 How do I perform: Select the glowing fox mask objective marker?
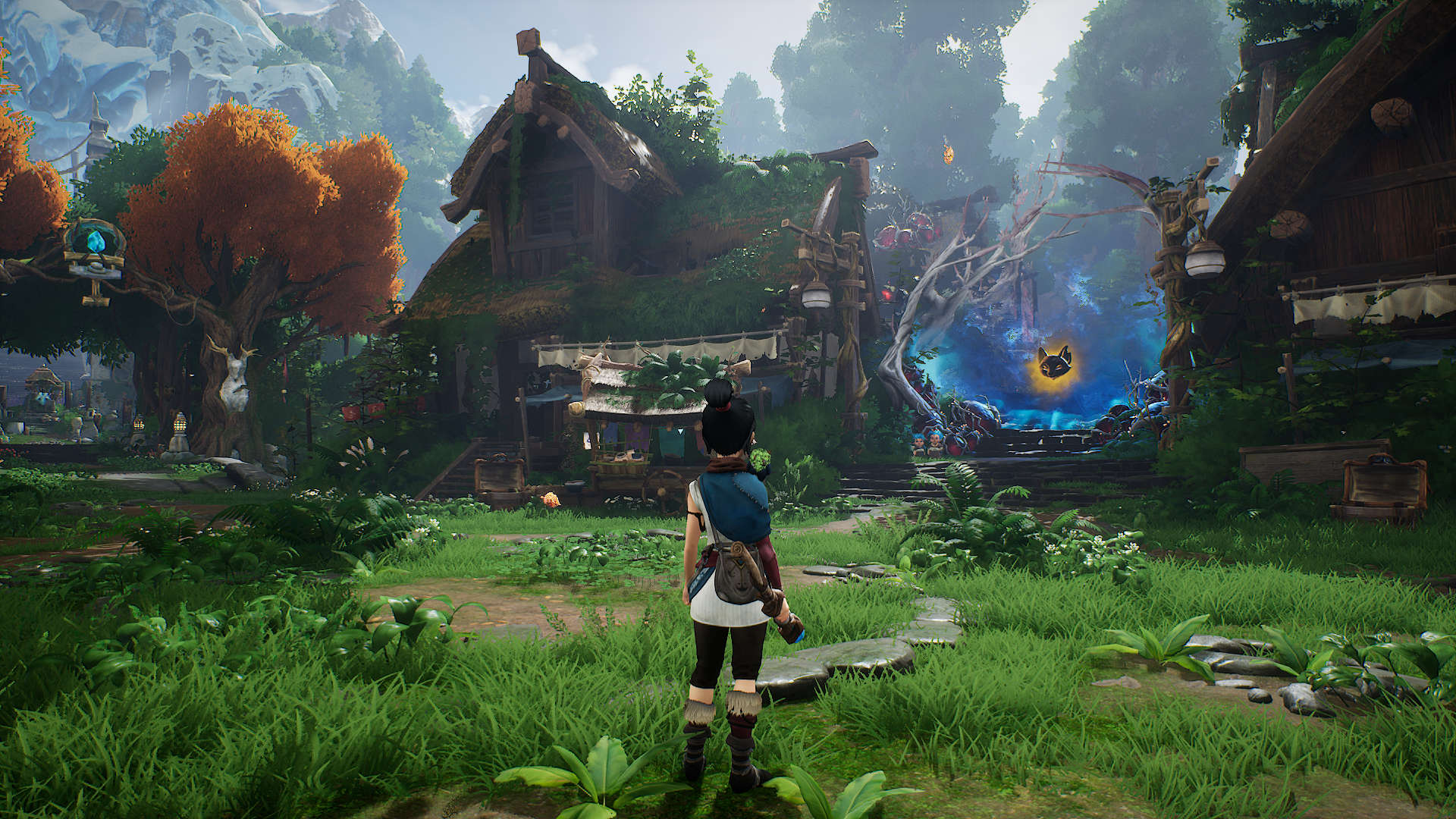1055,363
